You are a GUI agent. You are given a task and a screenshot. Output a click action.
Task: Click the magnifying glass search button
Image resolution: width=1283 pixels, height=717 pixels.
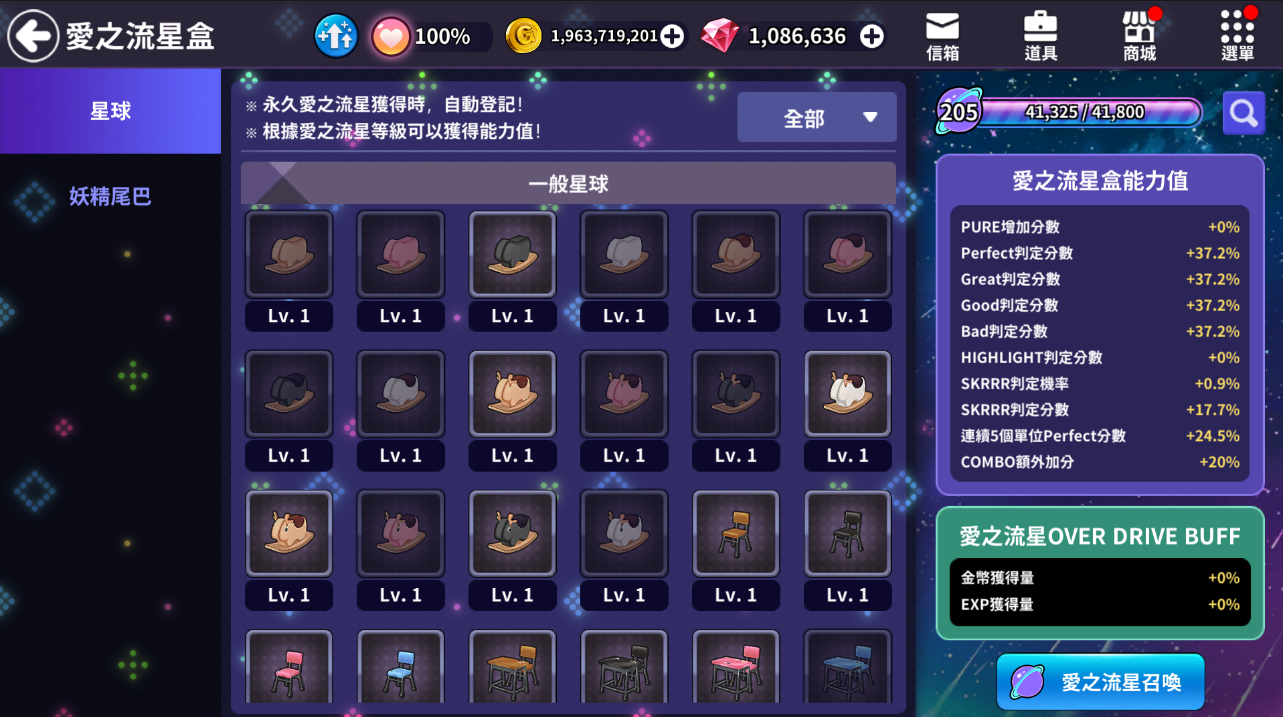click(x=1243, y=113)
